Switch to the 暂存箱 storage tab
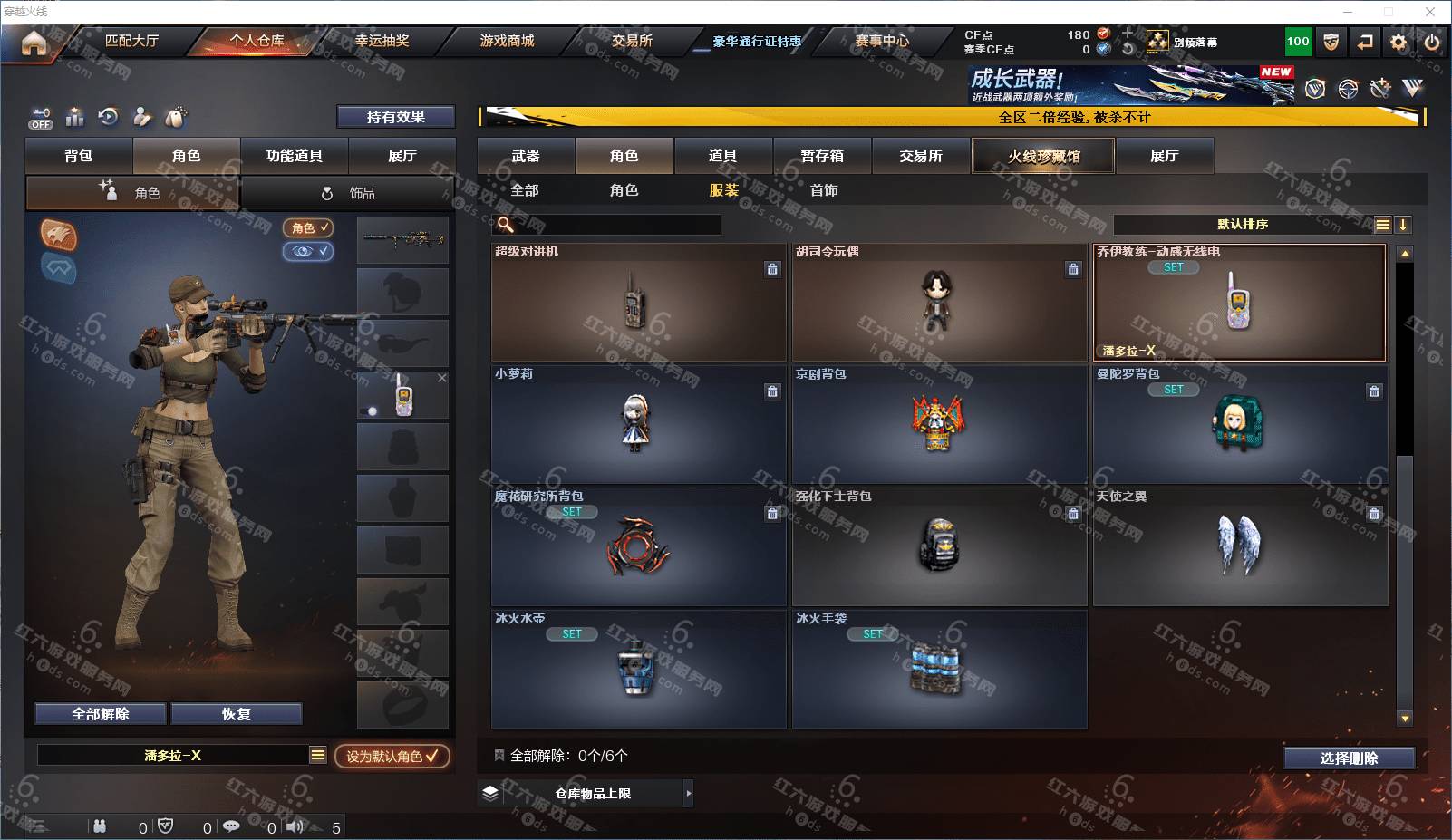Image resolution: width=1452 pixels, height=840 pixels. coord(822,156)
